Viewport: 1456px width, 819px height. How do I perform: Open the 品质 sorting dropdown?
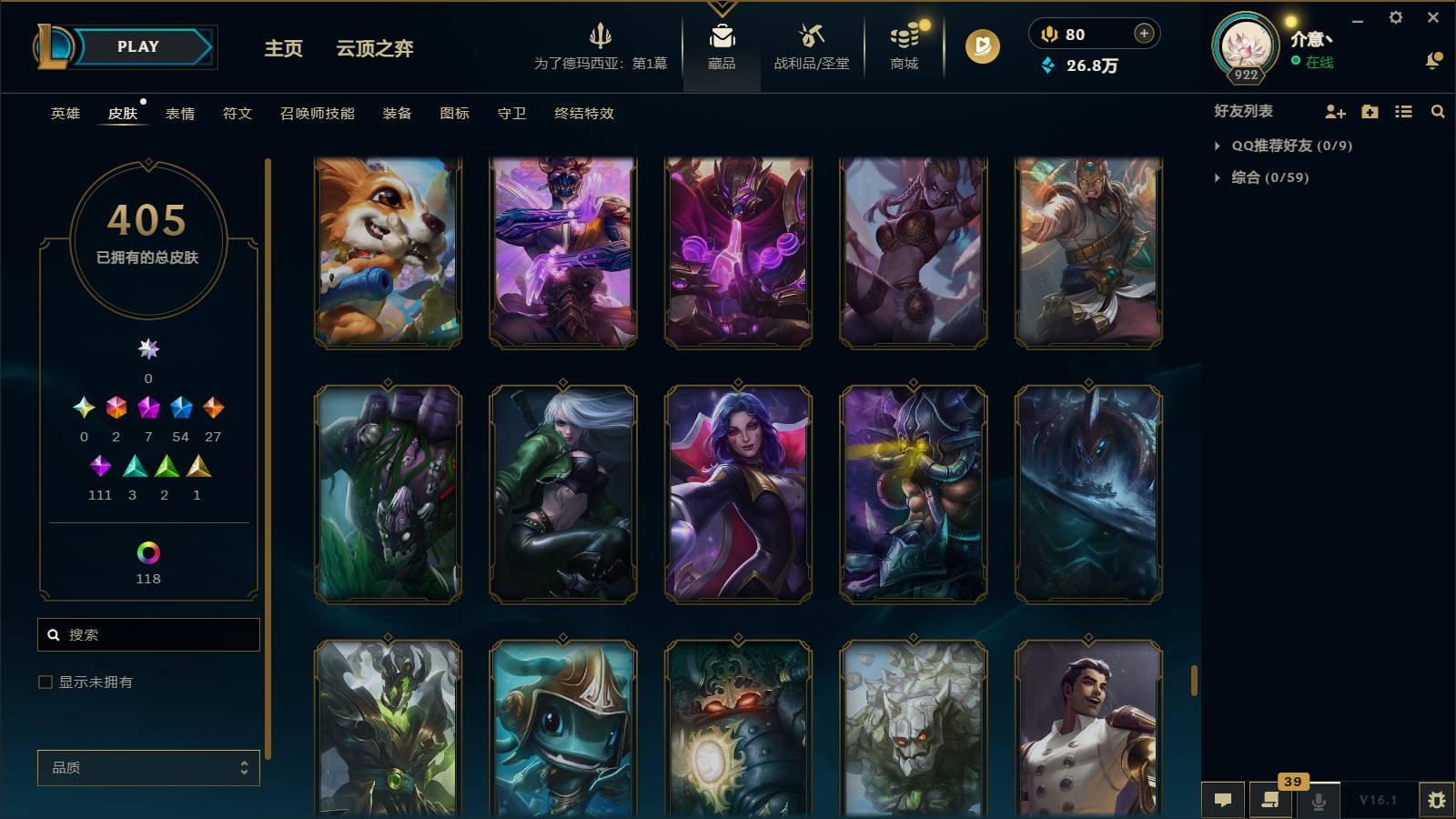click(148, 767)
